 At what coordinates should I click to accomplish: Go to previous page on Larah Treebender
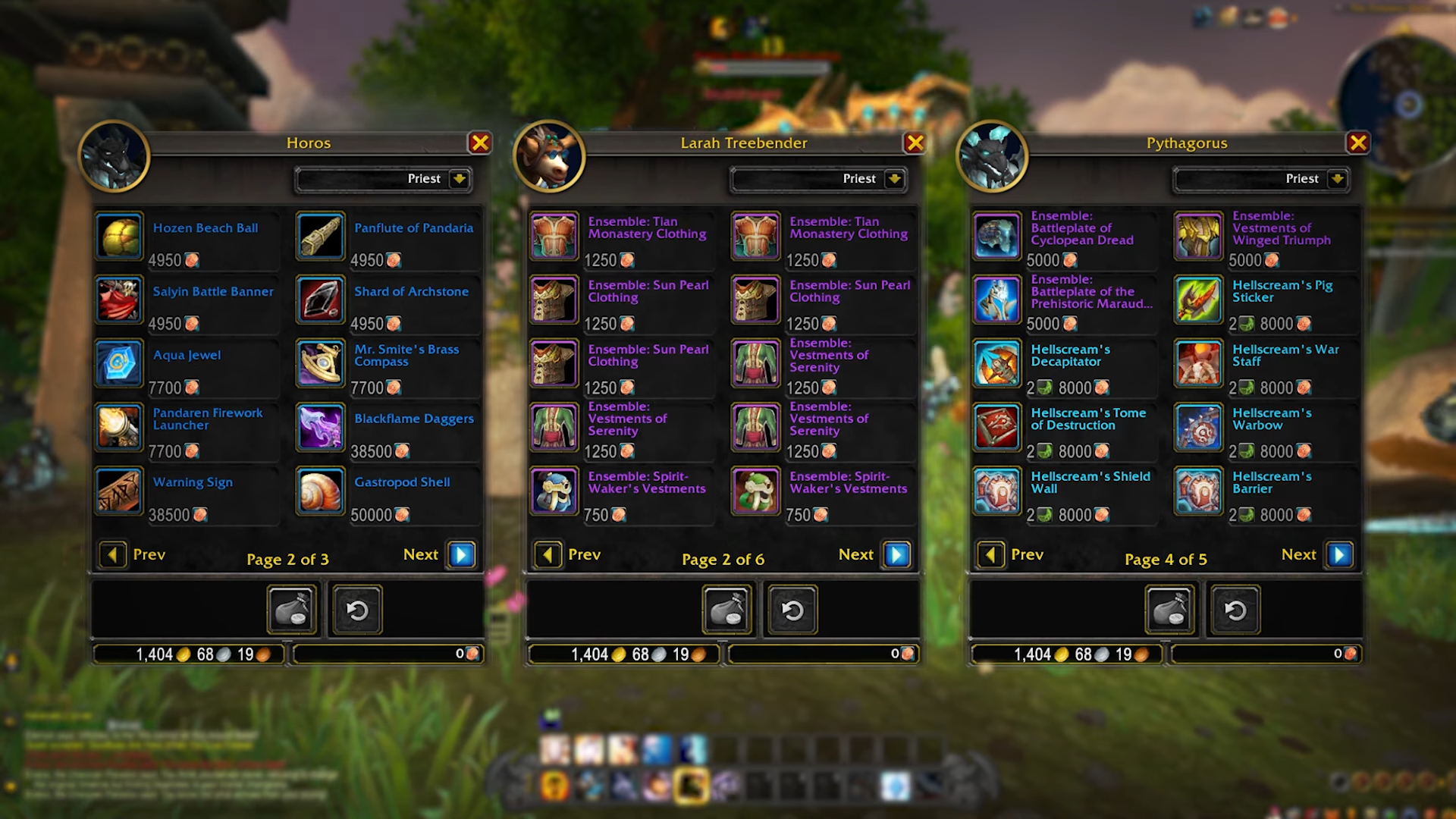[x=548, y=554]
